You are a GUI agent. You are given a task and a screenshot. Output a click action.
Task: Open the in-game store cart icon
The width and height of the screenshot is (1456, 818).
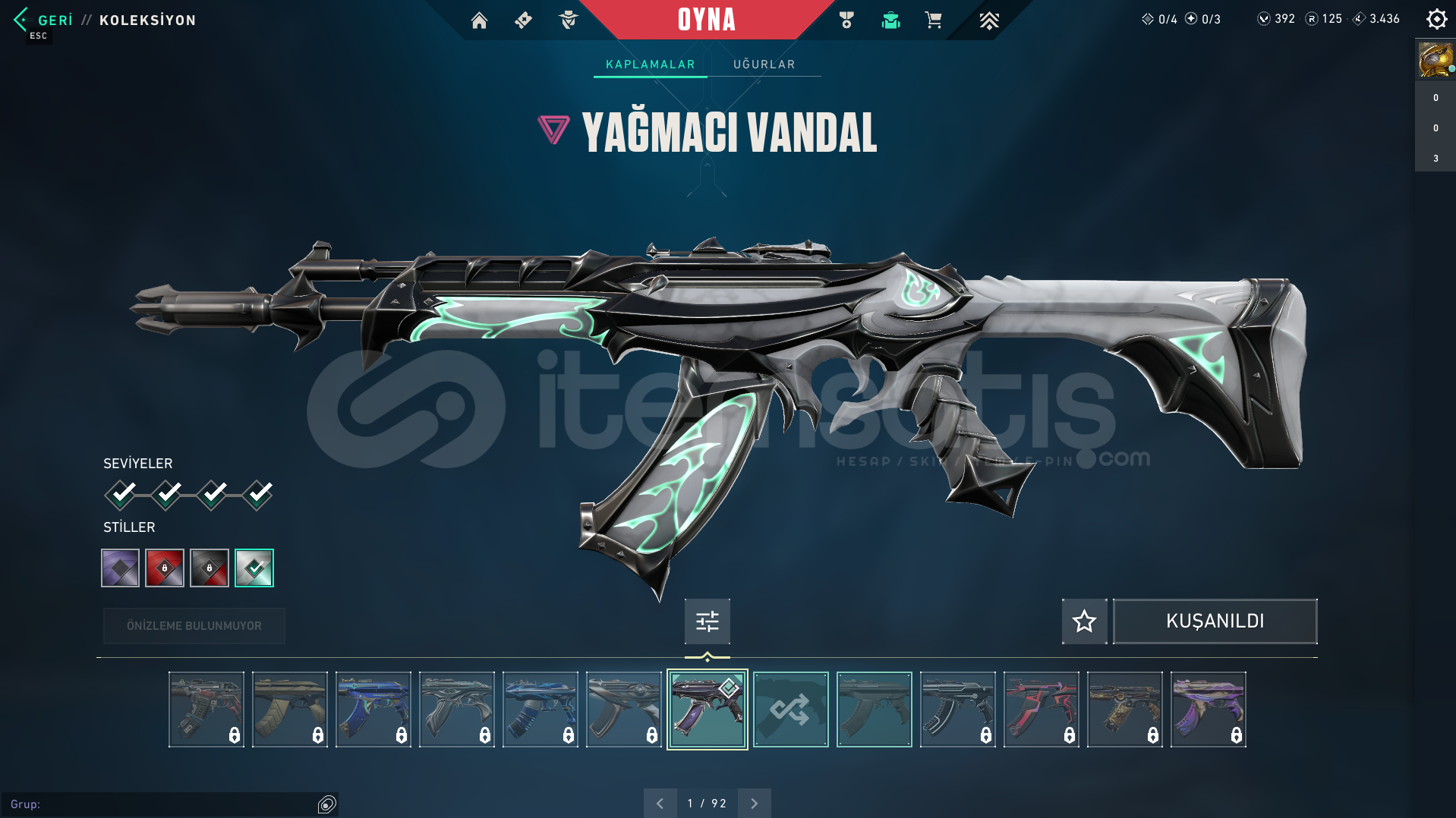[x=934, y=20]
